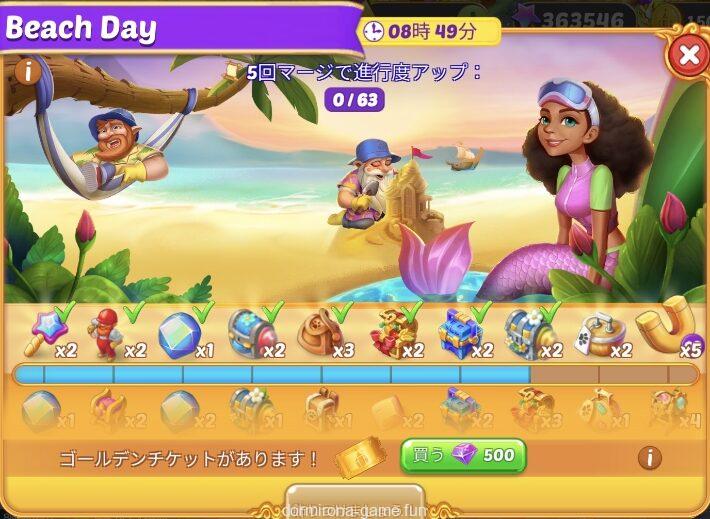
Task: Select the blue gift box chest reward
Action: point(459,331)
